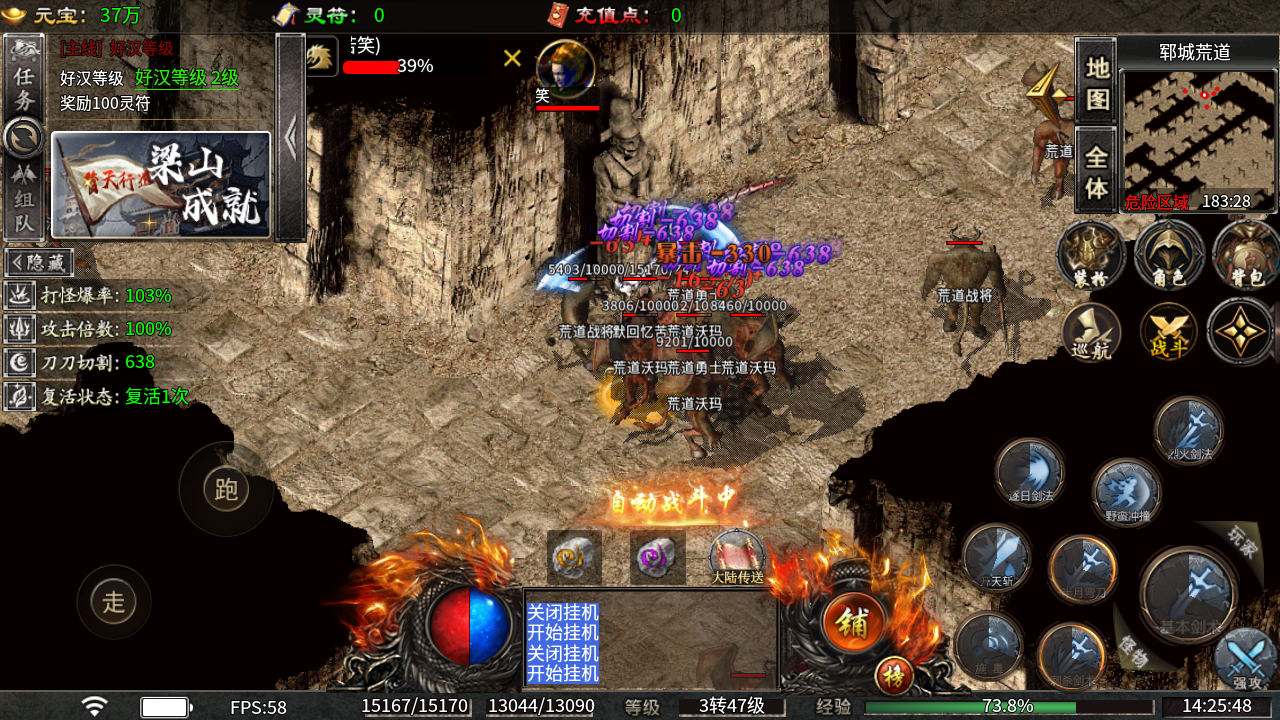This screenshot has height=720, width=1280.
Task: Open the 背包 backpack
Action: [1245, 255]
